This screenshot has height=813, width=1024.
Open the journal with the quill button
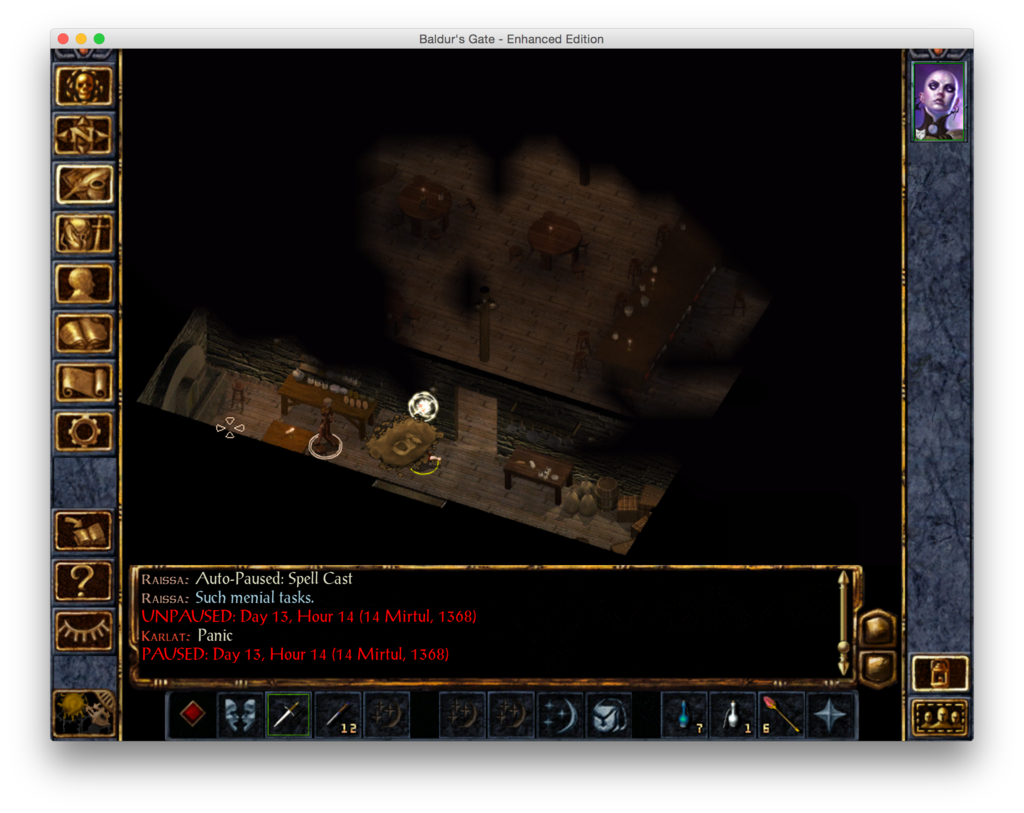point(84,185)
